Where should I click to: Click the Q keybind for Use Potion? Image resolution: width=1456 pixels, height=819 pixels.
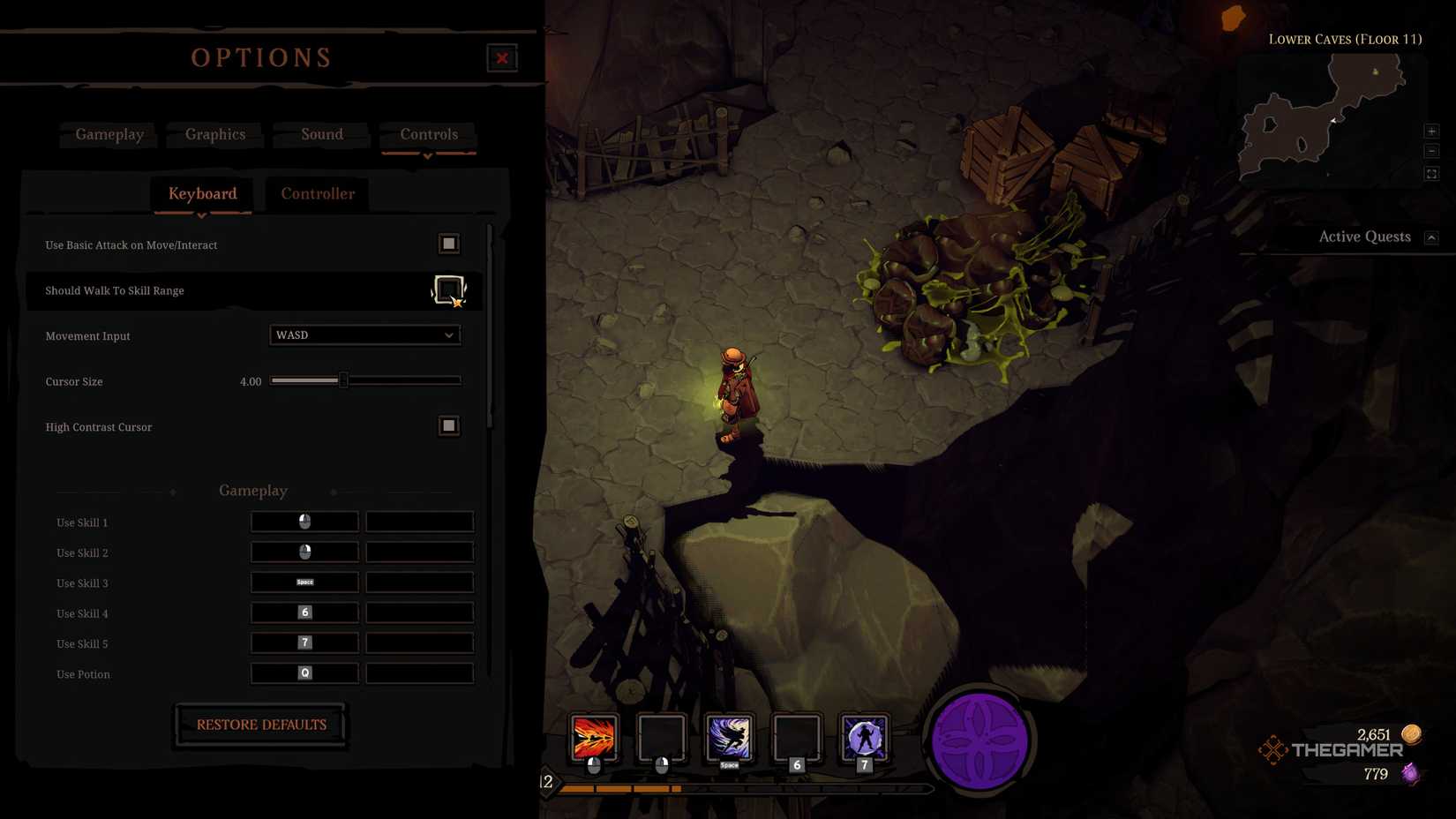click(x=304, y=672)
